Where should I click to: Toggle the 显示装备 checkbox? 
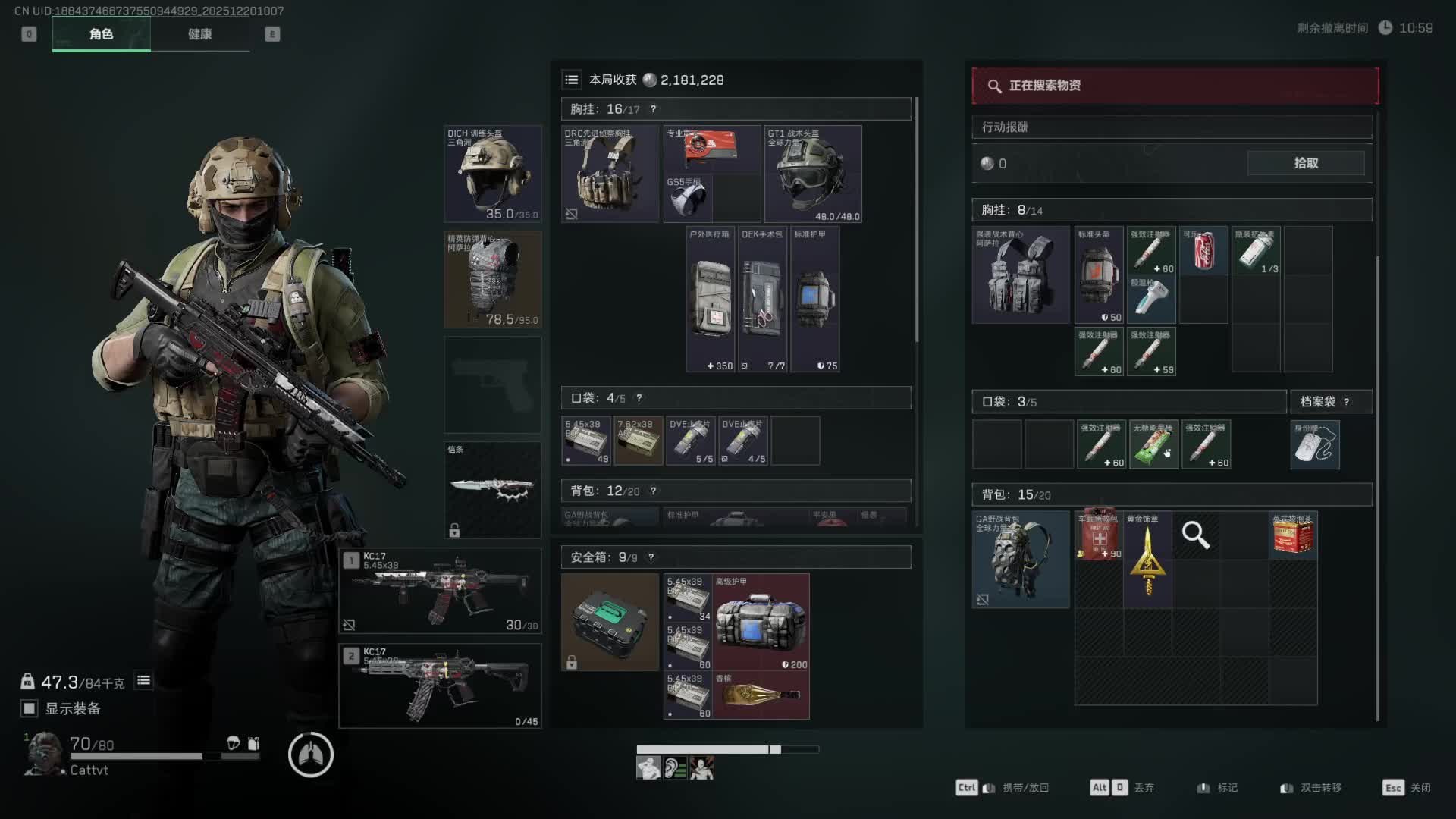click(29, 708)
